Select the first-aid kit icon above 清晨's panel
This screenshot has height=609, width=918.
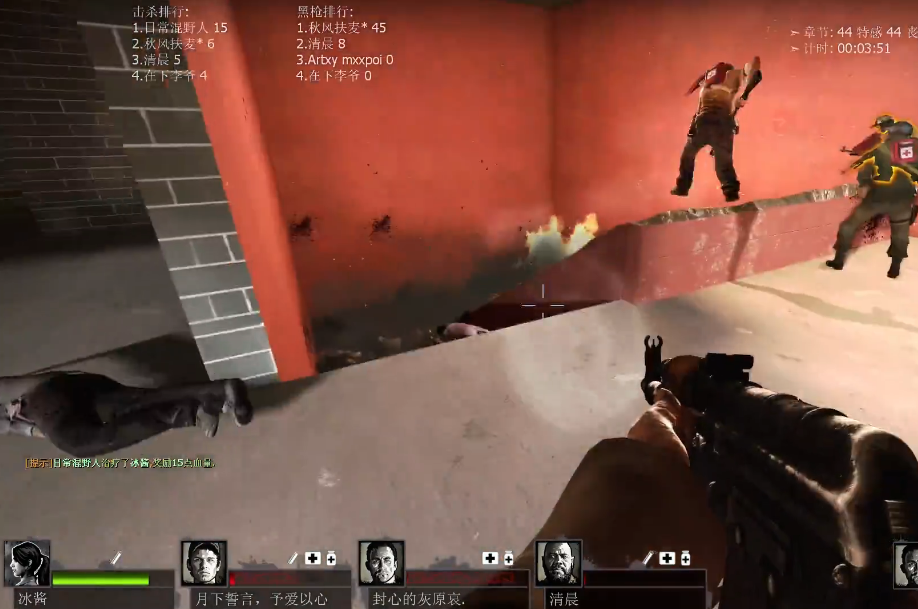pyautogui.click(x=667, y=558)
